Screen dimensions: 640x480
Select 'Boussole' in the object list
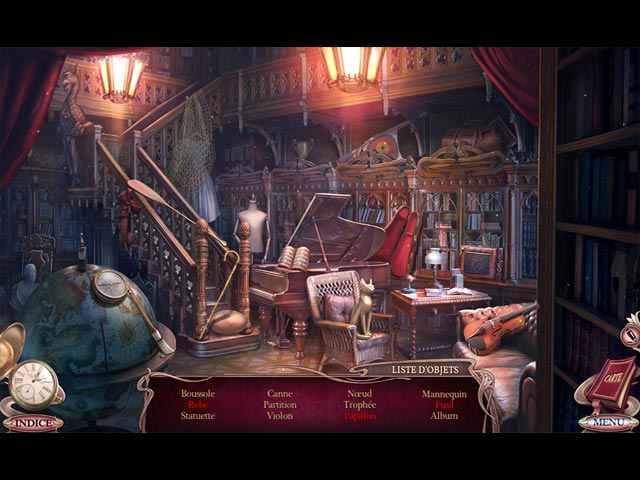[x=198, y=394]
